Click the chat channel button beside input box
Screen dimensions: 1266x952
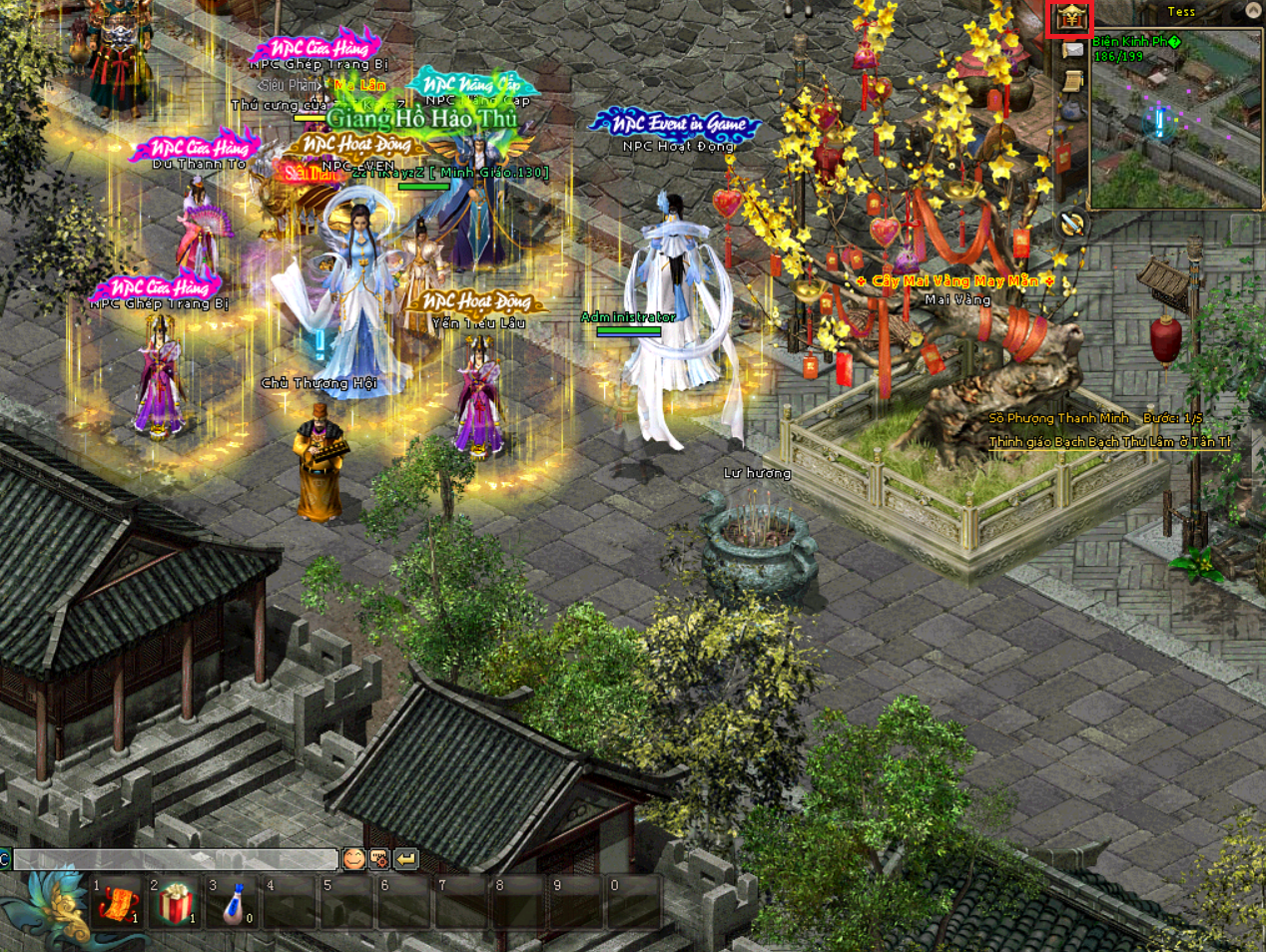5,859
